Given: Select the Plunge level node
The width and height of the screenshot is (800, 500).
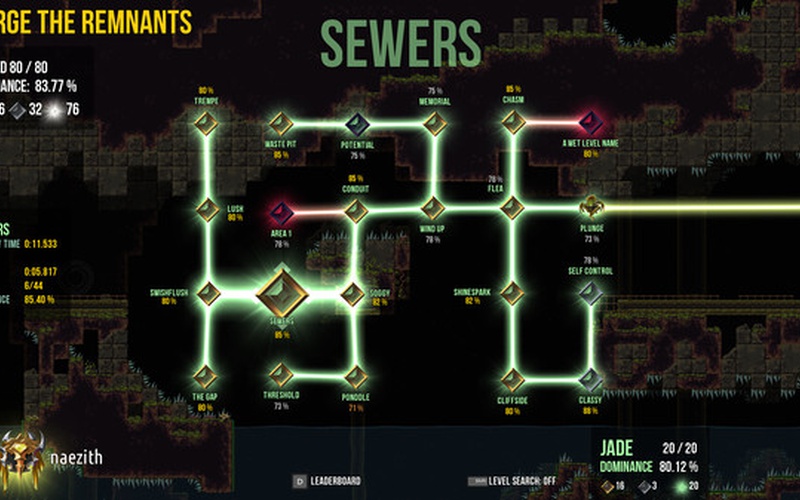Looking at the screenshot, I should pos(590,208).
